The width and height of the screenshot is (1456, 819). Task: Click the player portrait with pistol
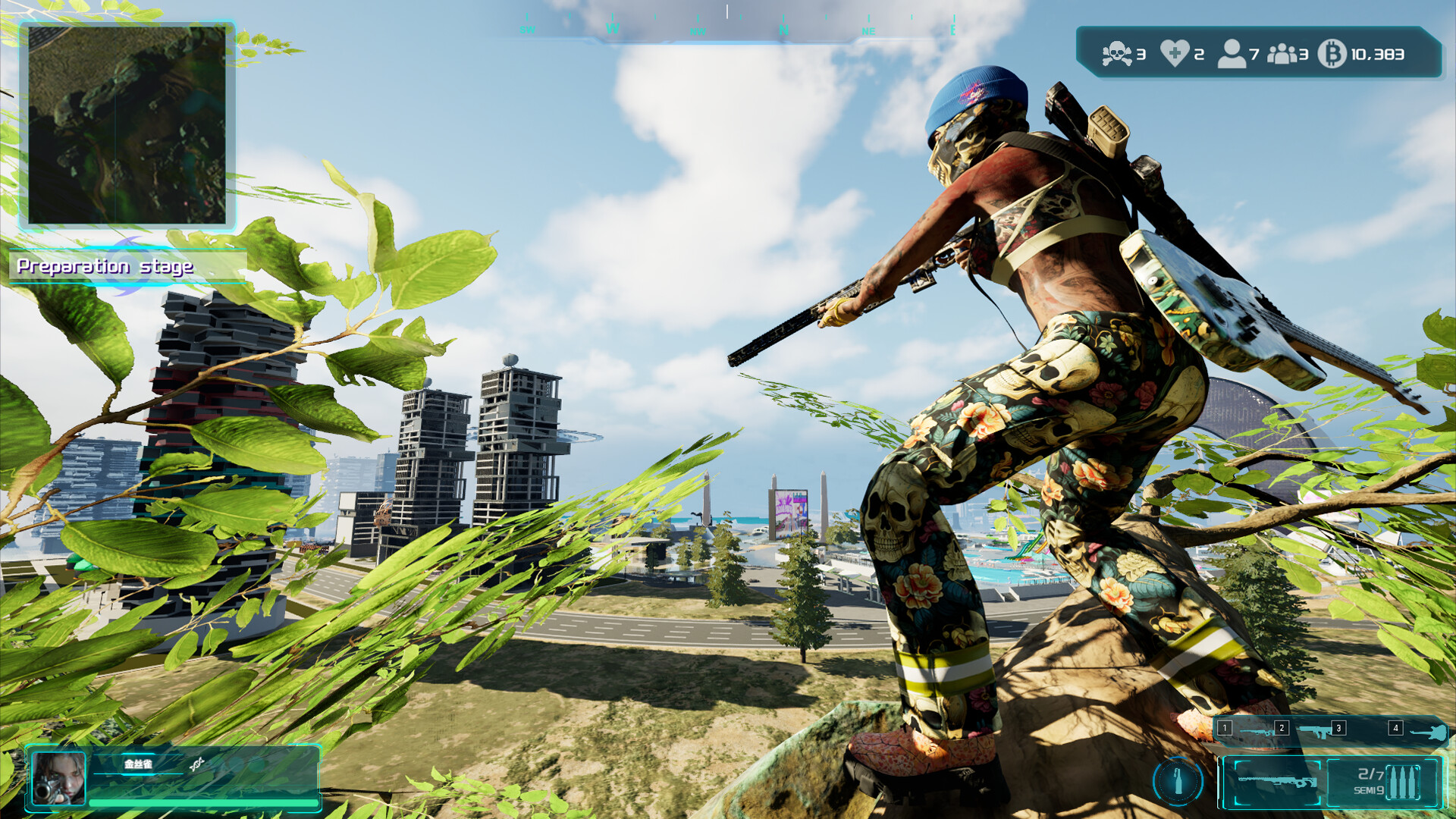click(58, 778)
